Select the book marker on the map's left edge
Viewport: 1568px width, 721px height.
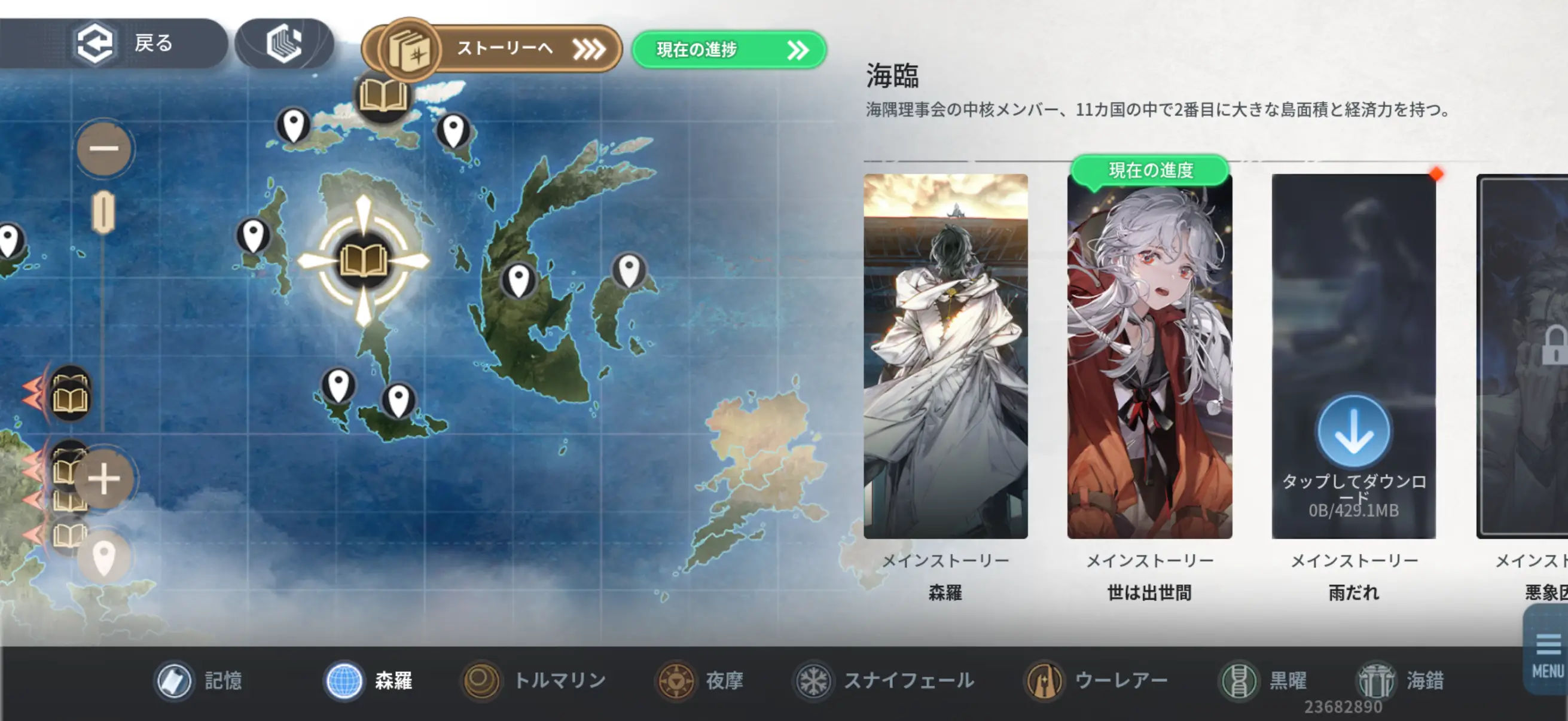tap(69, 399)
